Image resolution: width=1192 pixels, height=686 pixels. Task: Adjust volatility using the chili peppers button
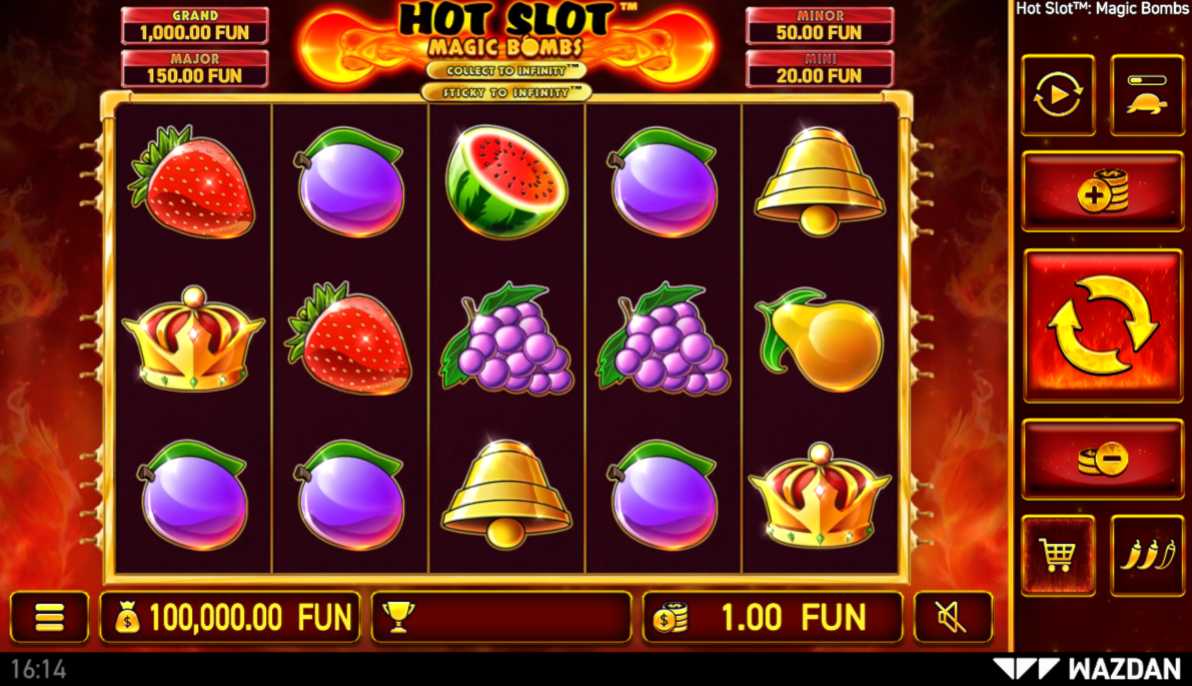[x=1147, y=555]
